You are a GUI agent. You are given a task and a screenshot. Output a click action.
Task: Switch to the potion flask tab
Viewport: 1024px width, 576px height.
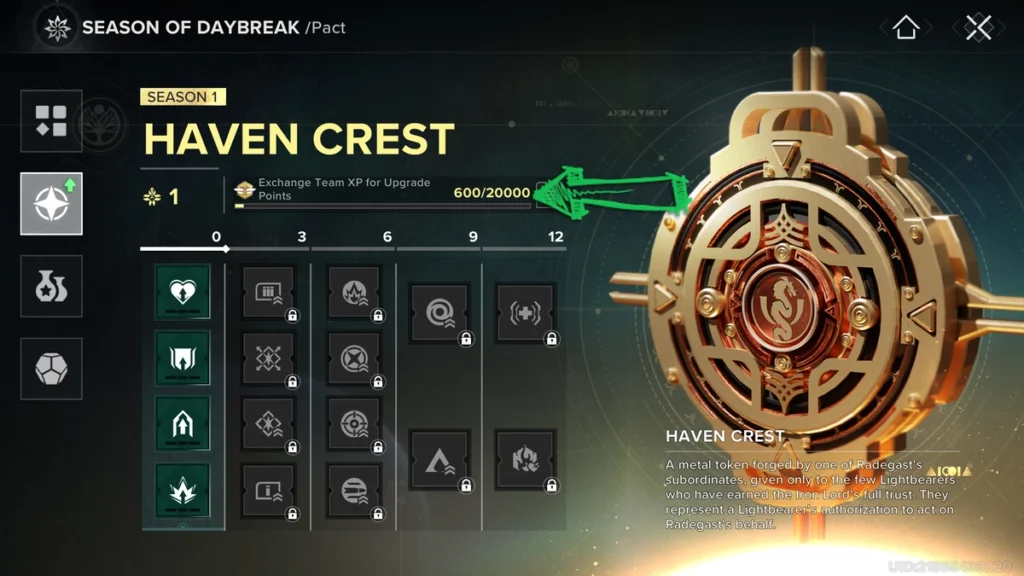51,286
